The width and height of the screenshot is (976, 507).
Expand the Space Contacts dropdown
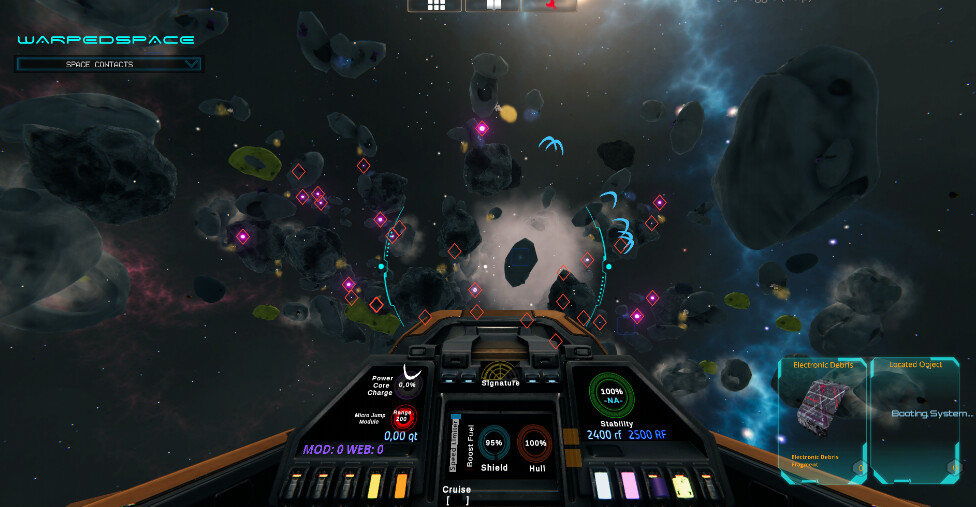(109, 64)
